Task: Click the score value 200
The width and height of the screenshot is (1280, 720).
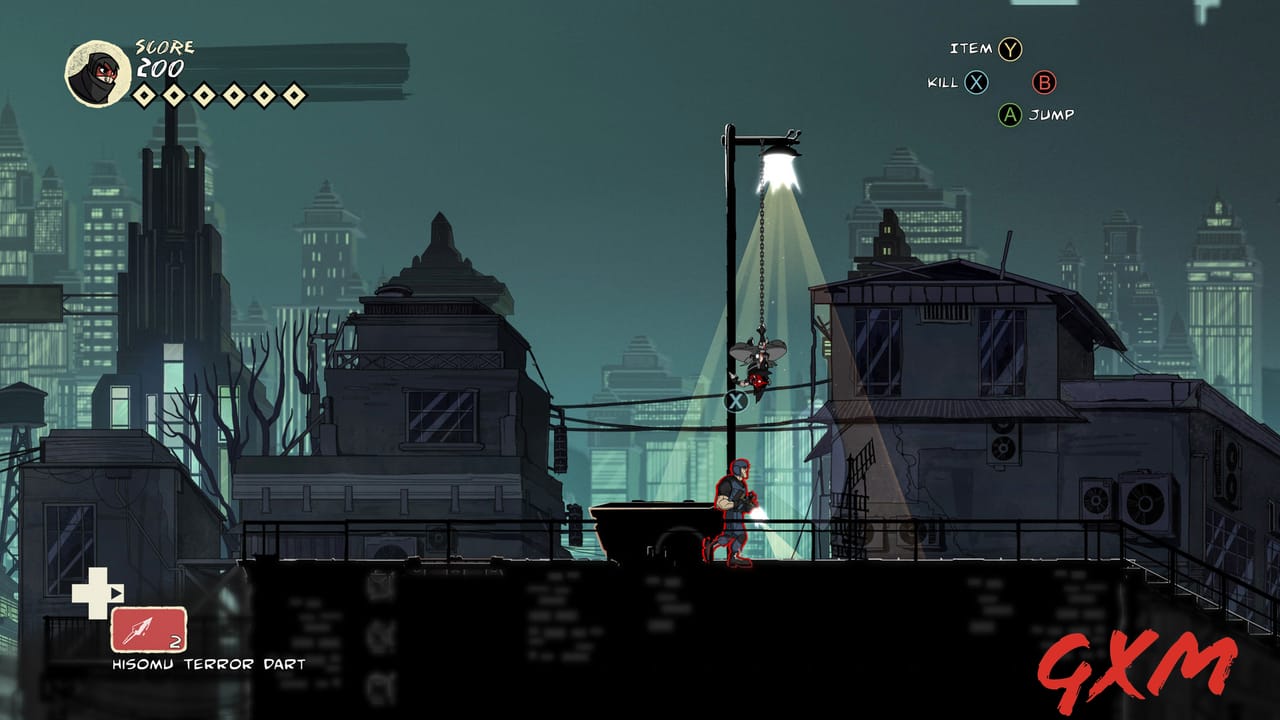Action: pyautogui.click(x=162, y=70)
